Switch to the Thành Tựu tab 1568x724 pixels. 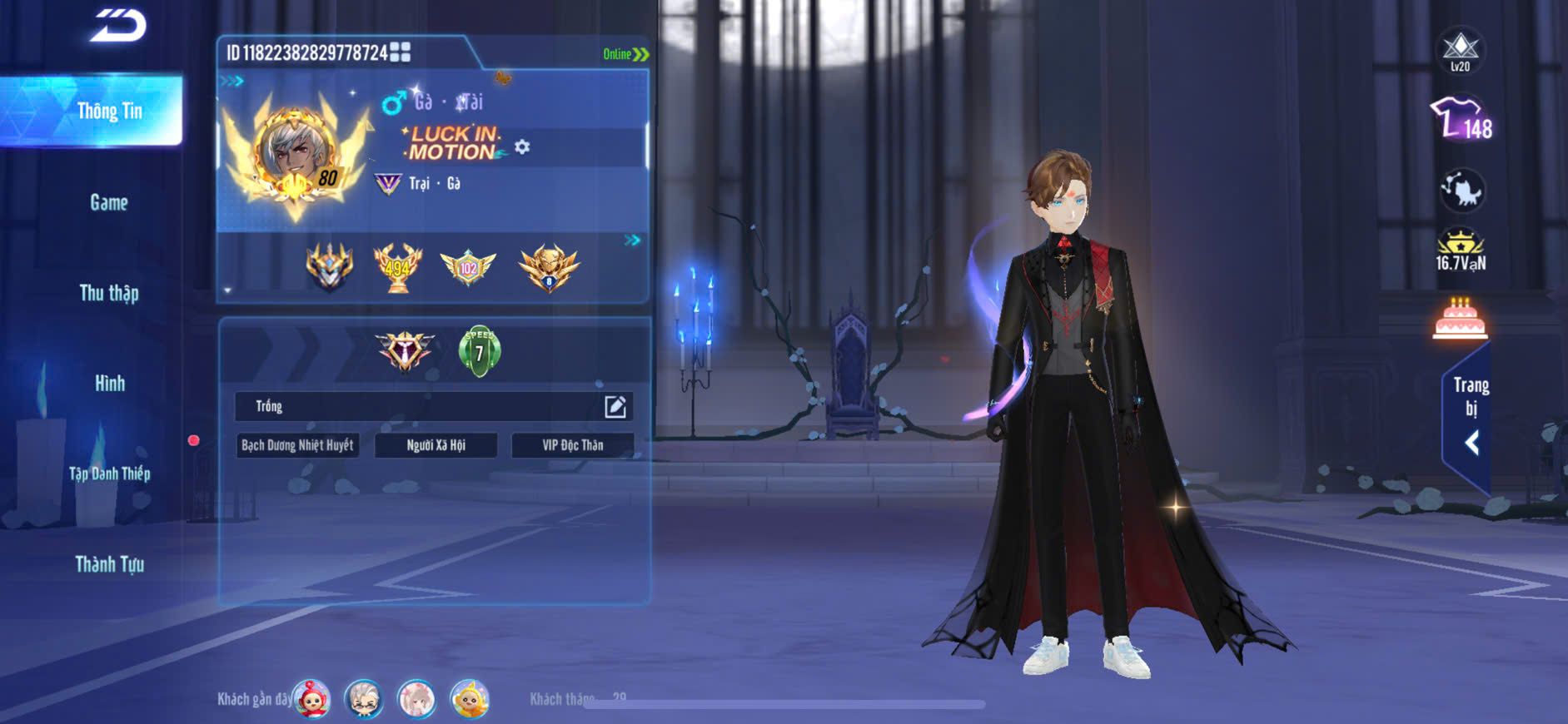(x=109, y=564)
